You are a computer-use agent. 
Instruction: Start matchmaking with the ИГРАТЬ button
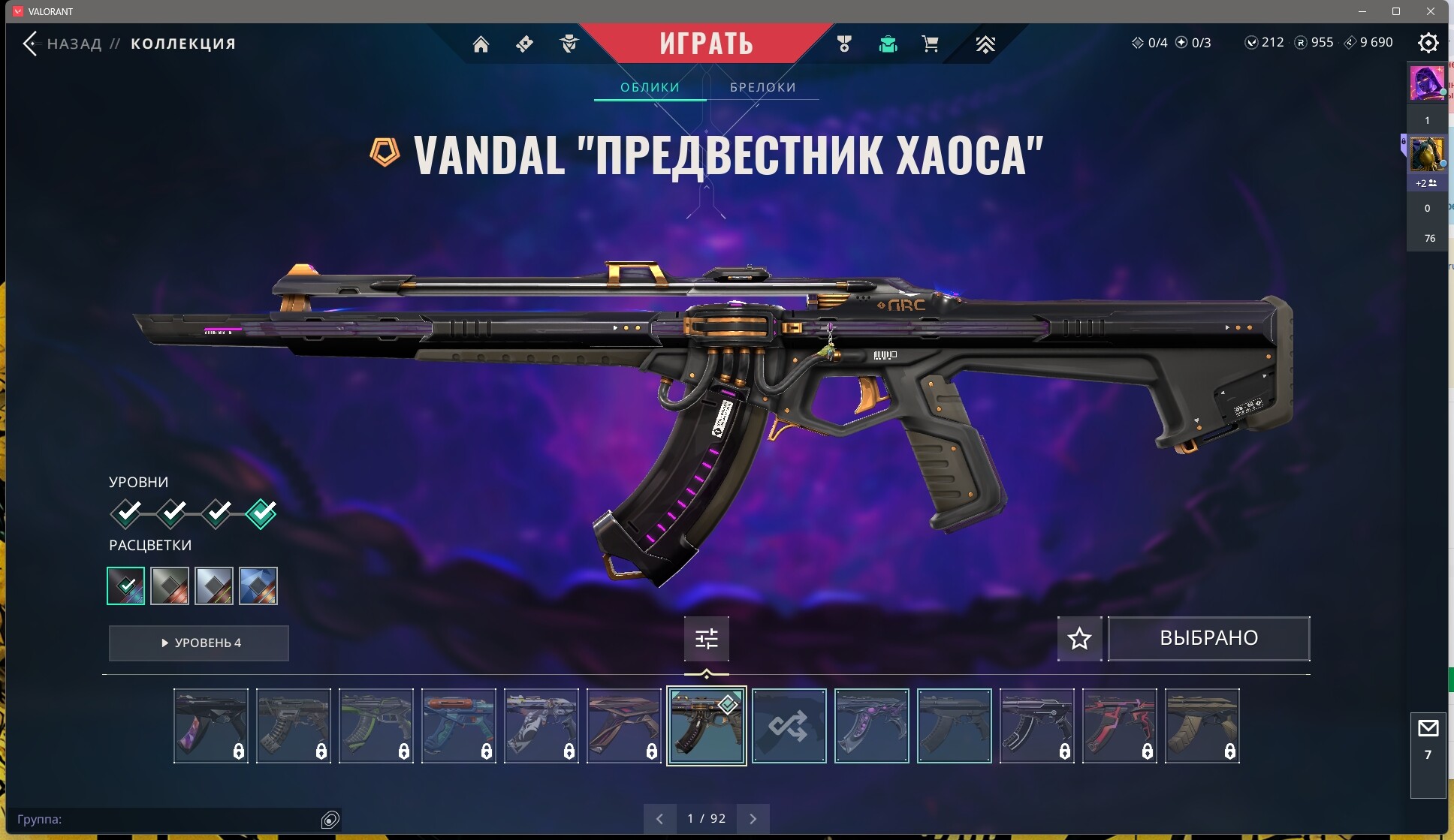[x=706, y=43]
